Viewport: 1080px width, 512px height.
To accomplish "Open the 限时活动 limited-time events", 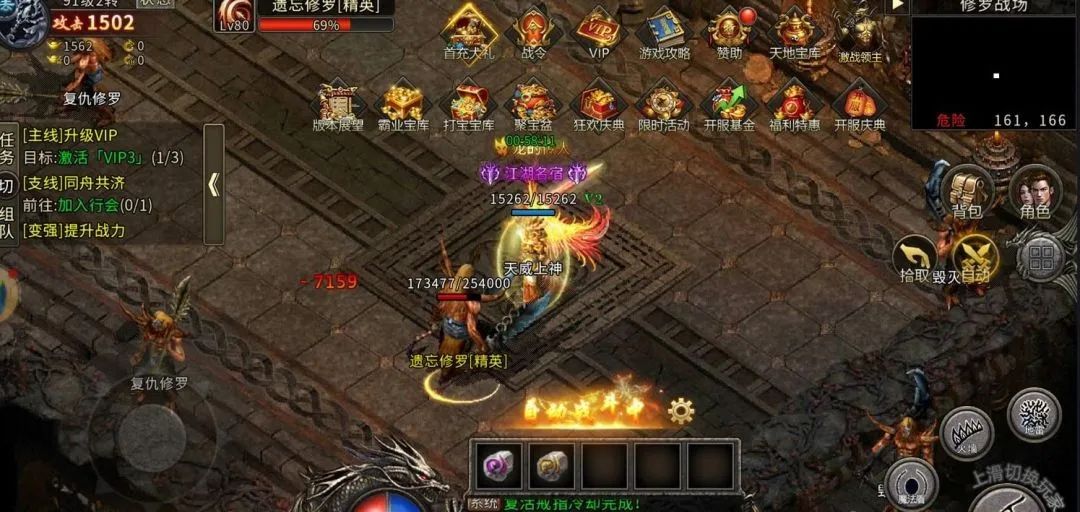I will tap(662, 104).
